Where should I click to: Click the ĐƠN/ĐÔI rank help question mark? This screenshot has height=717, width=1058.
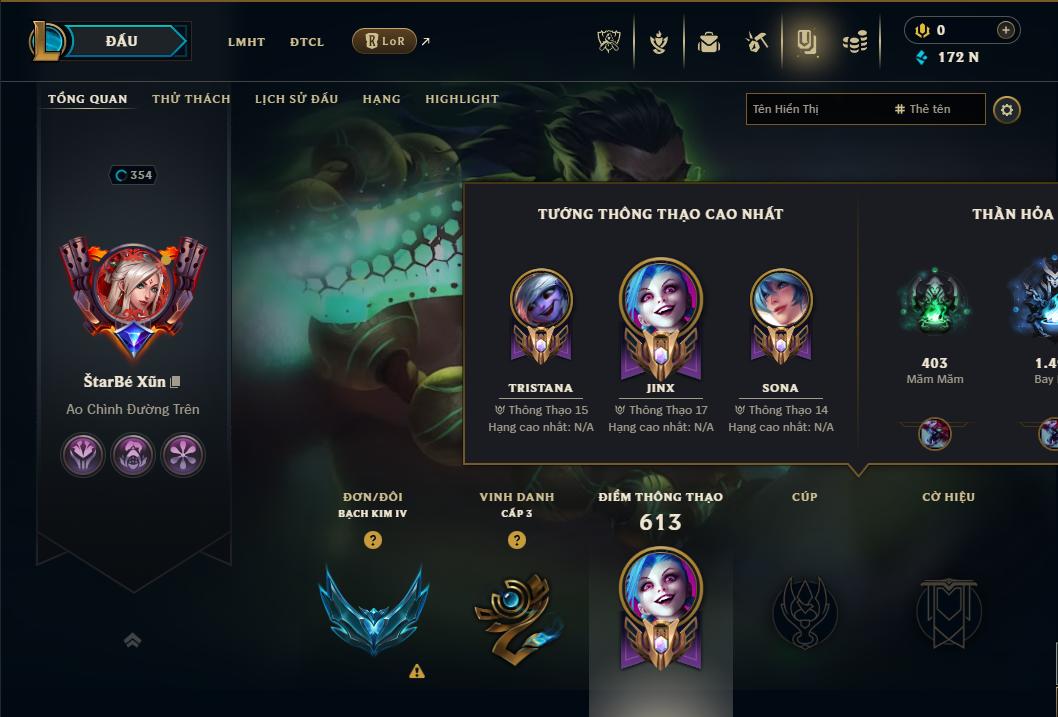click(373, 540)
